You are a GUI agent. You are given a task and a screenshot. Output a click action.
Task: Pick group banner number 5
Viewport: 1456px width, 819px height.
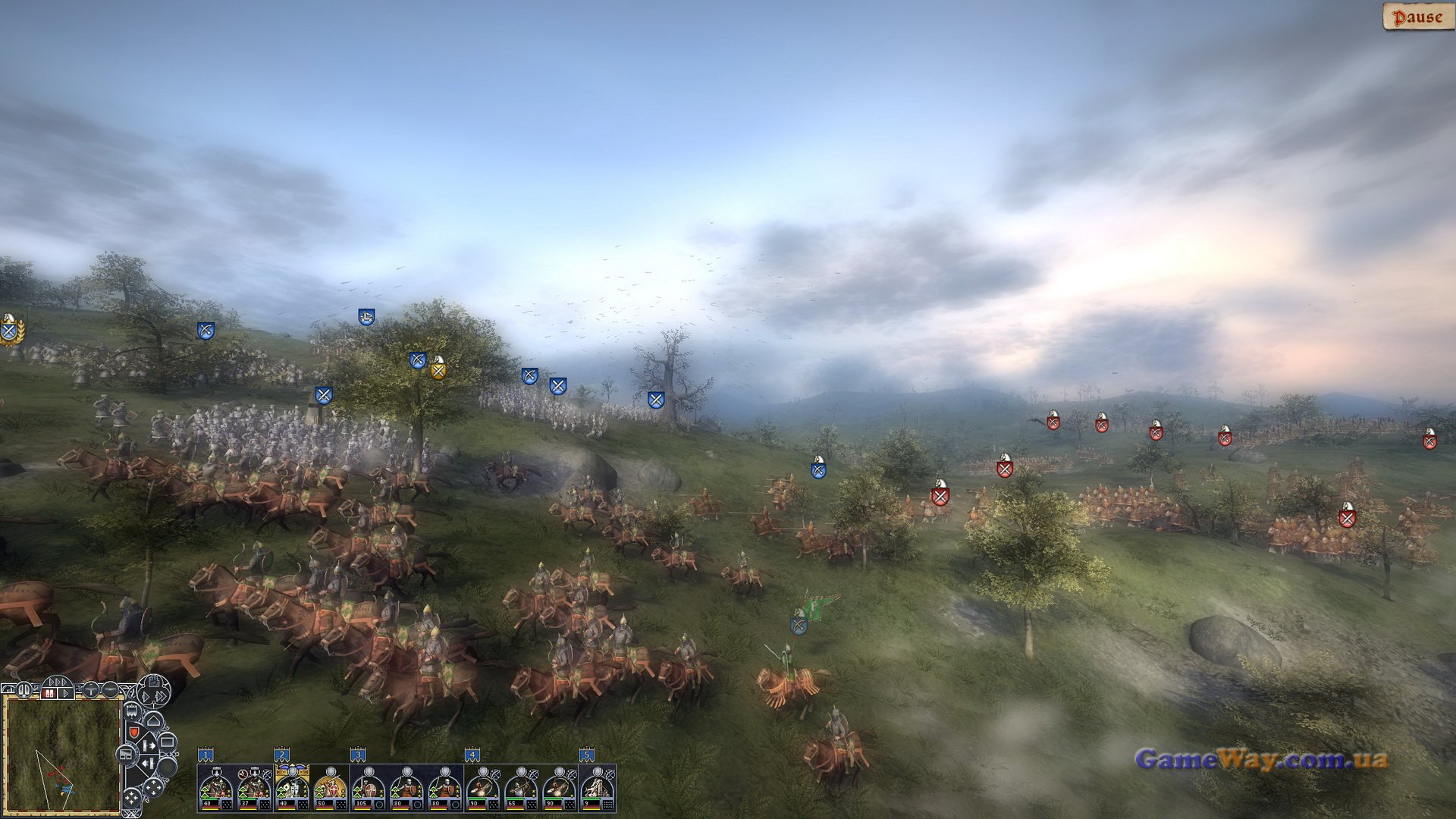[x=586, y=755]
